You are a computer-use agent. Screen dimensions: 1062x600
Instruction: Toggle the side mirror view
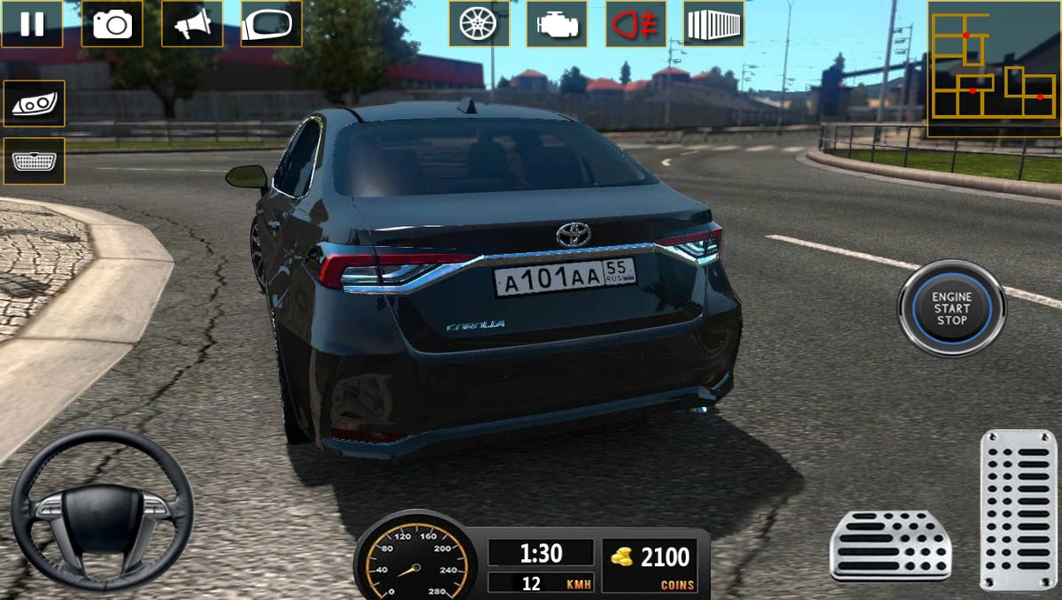(x=271, y=24)
